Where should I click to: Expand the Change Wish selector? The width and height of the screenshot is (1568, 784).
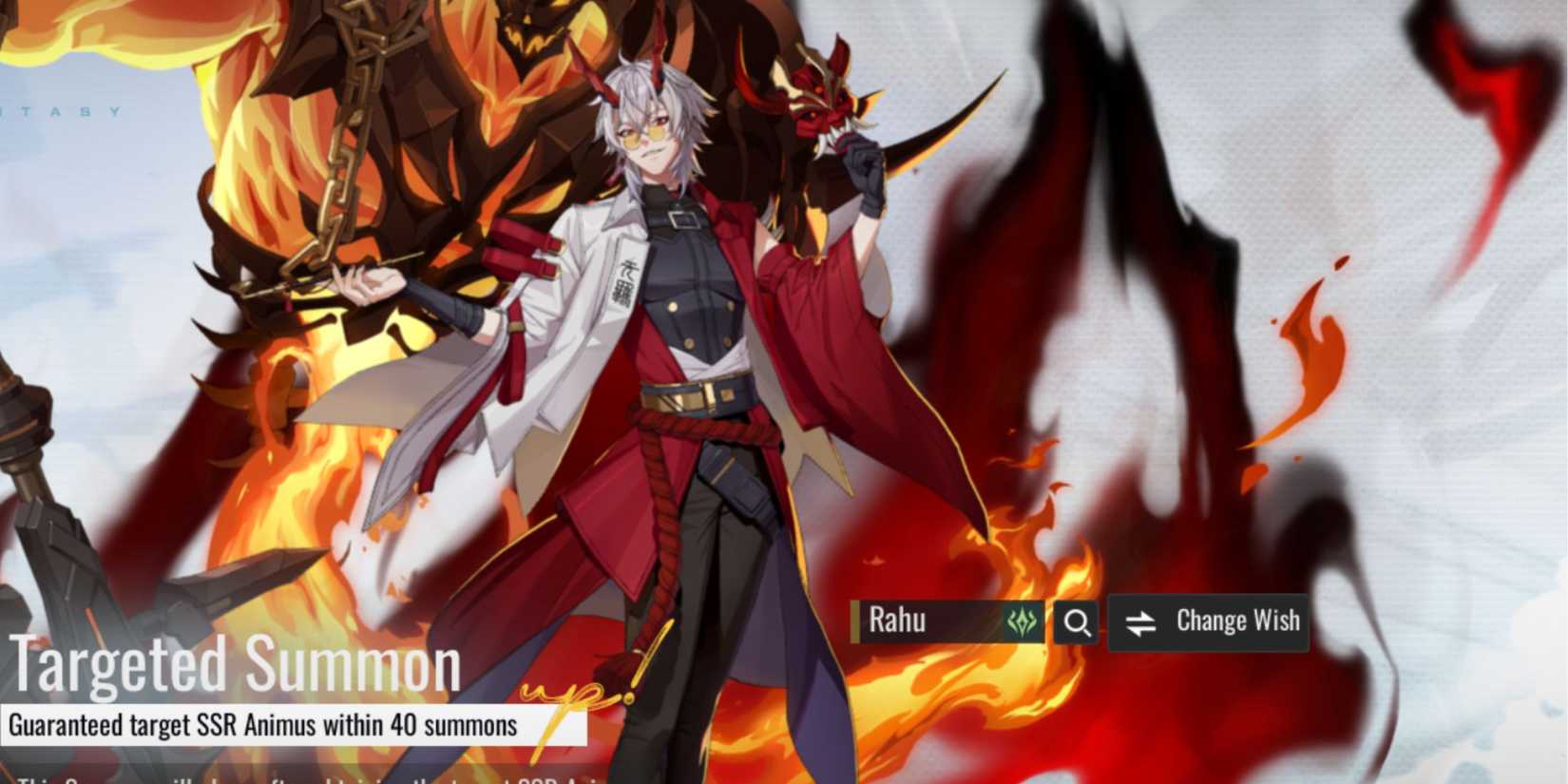point(1235,621)
